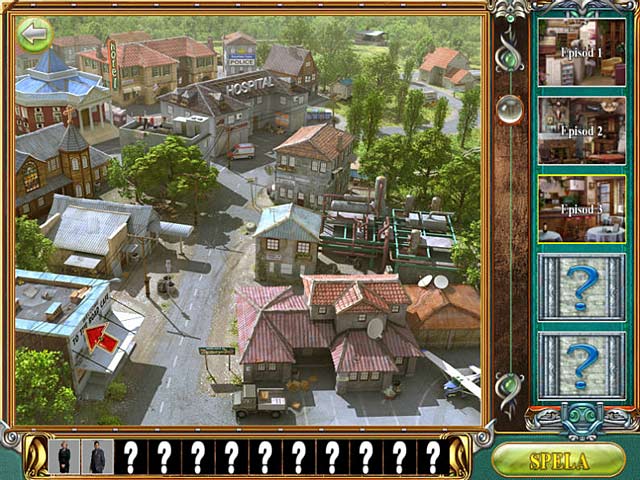Select the dark-haired man character portrait
The image size is (640, 480).
tap(97, 457)
